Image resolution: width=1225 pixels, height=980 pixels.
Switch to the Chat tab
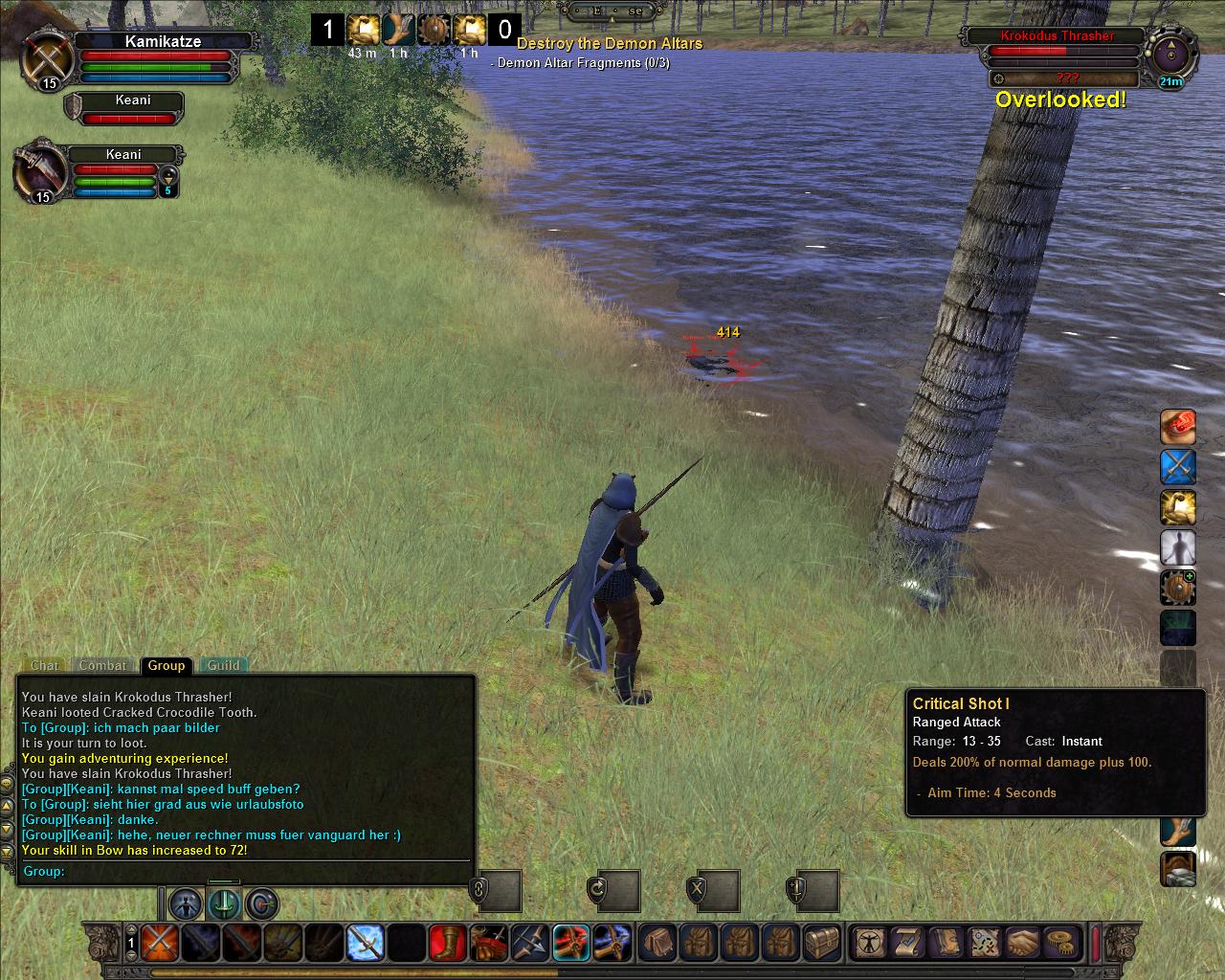pos(44,665)
